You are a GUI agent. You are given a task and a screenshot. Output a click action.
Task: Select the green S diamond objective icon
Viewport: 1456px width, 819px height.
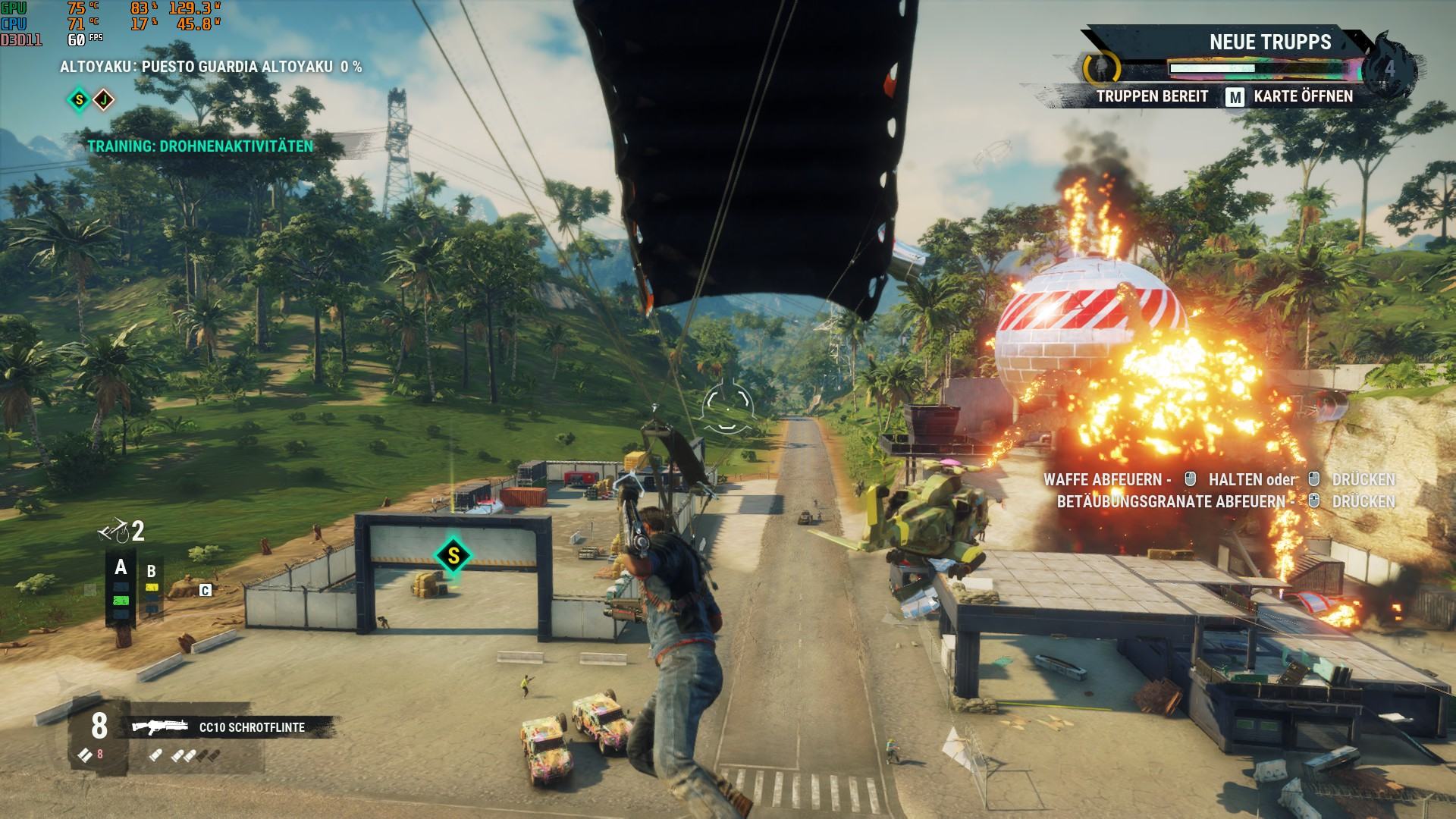[x=79, y=99]
